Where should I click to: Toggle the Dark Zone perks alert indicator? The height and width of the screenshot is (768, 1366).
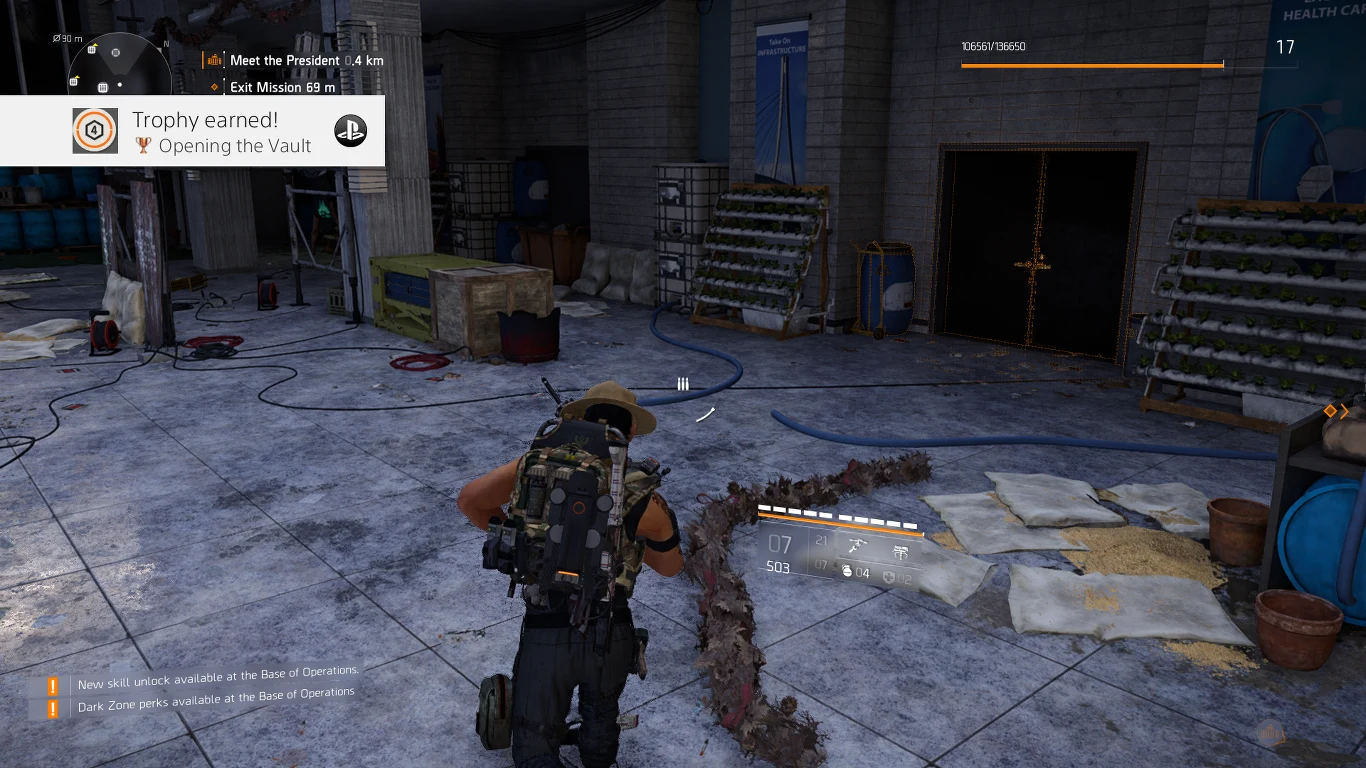click(51, 705)
